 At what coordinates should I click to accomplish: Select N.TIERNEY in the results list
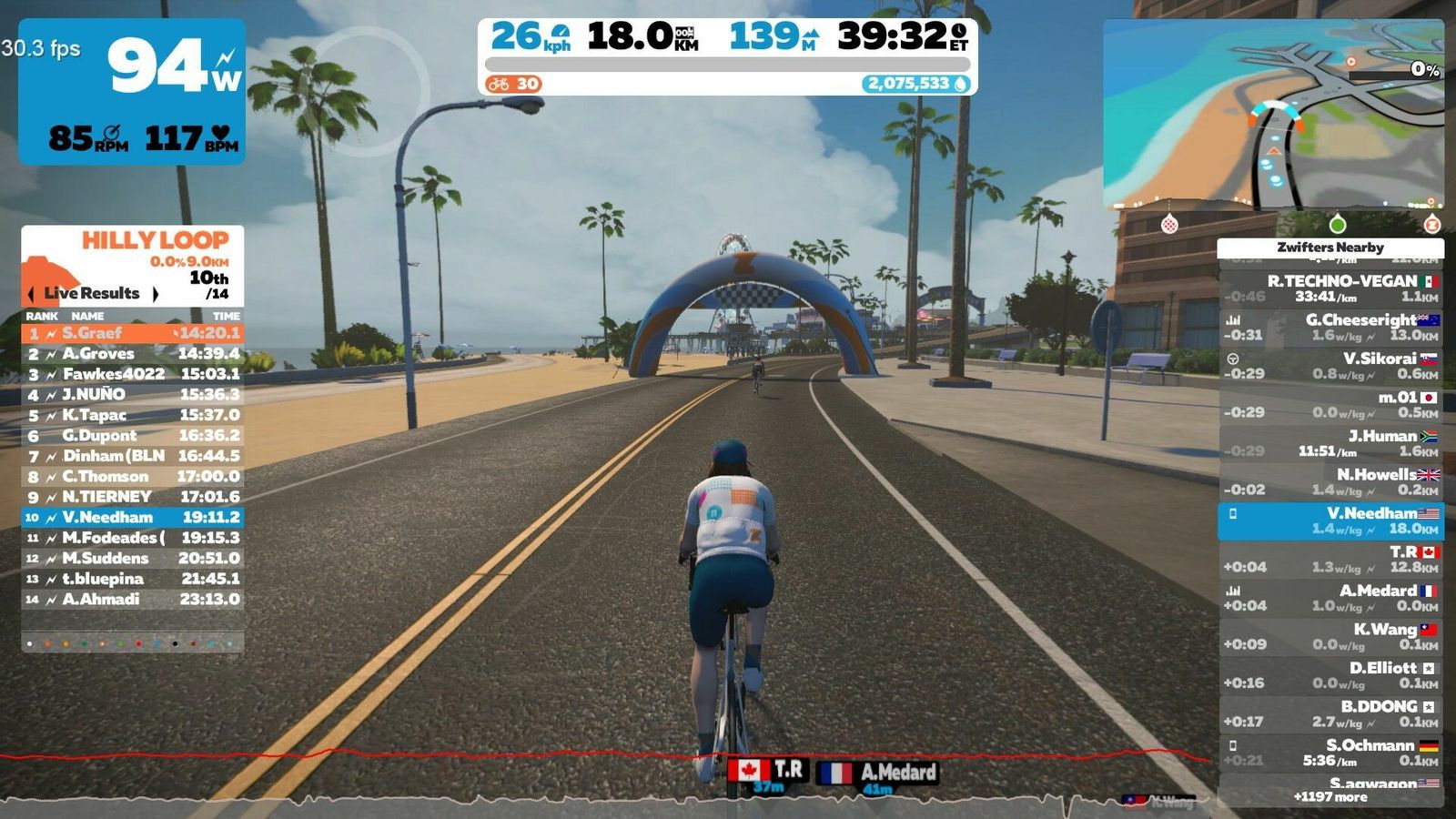coord(133,497)
